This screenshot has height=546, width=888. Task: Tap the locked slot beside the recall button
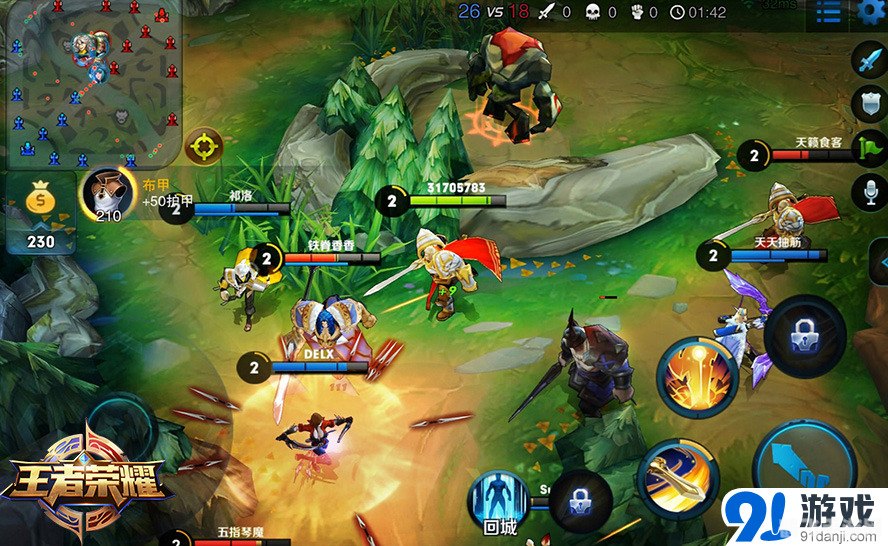579,497
